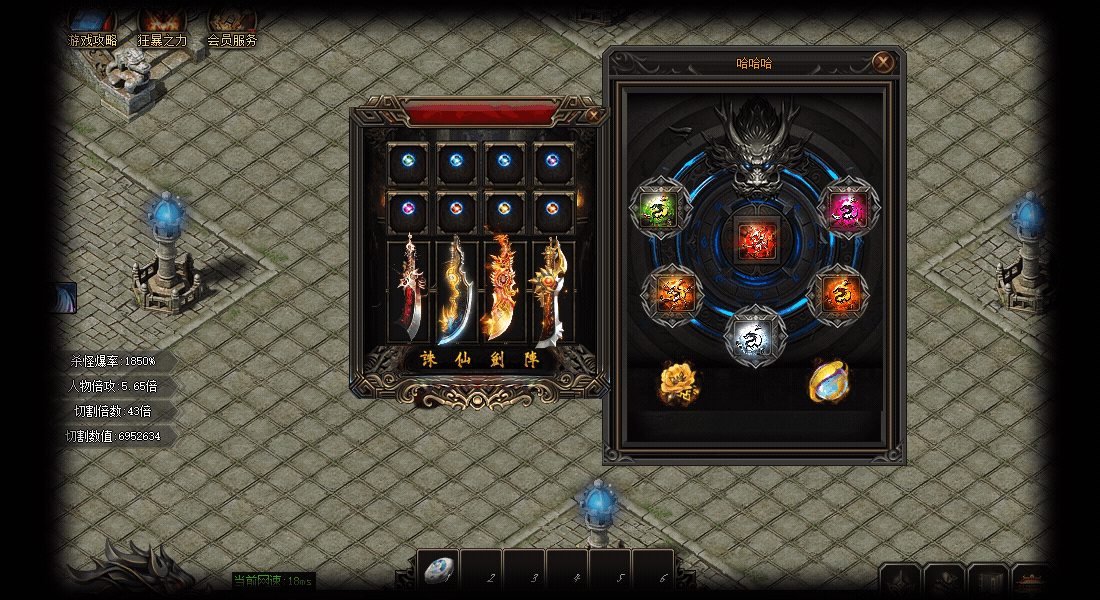Click the golden rose item
The height and width of the screenshot is (600, 1100).
click(x=678, y=382)
